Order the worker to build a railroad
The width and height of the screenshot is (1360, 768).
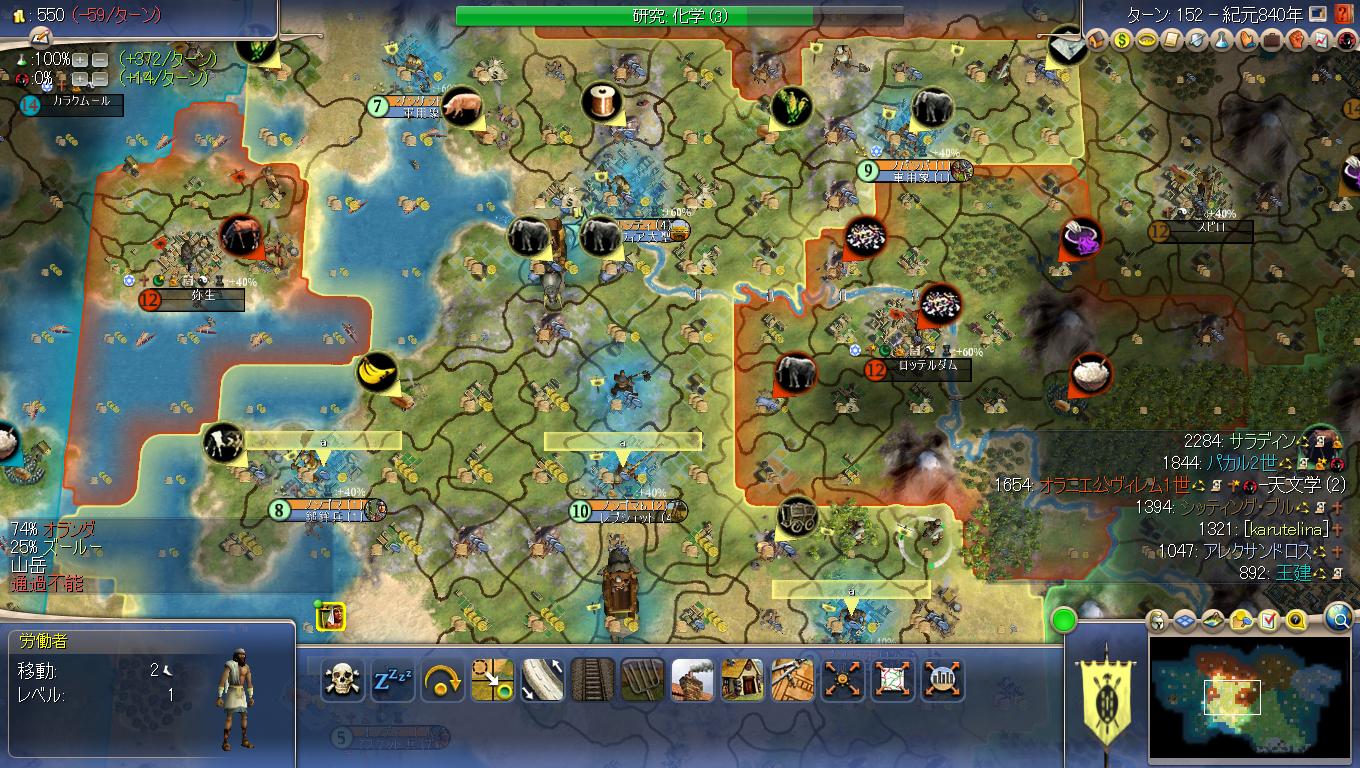592,678
